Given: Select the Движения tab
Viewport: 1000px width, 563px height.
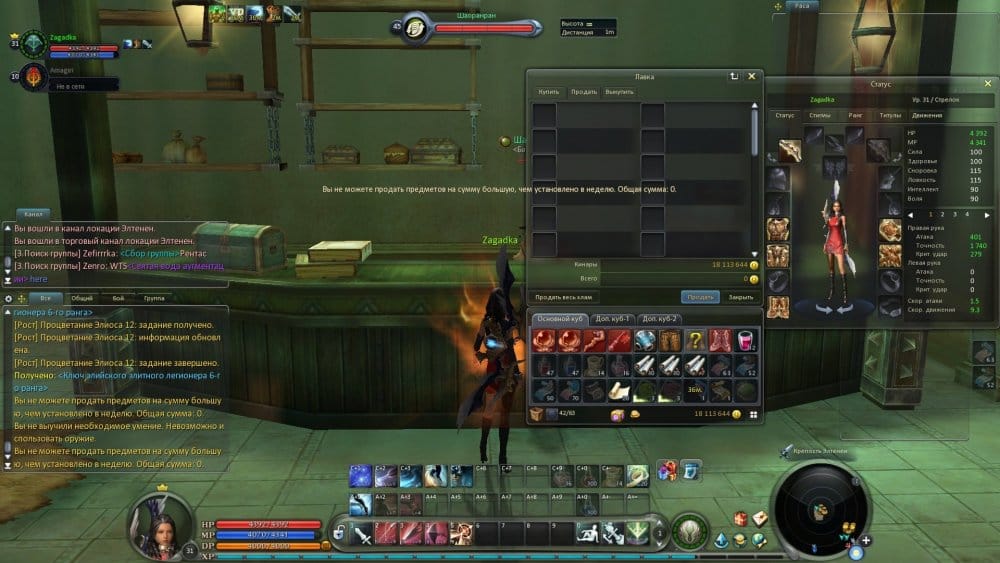Looking at the screenshot, I should (926, 115).
